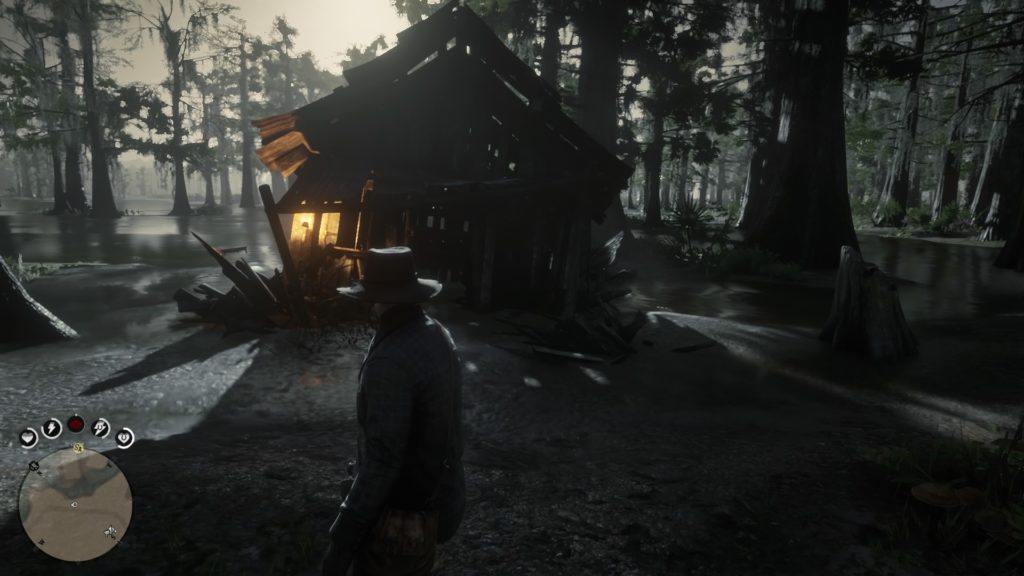This screenshot has height=576, width=1024.
Task: Select the horse marker on the minimap
Action: pos(110,531)
